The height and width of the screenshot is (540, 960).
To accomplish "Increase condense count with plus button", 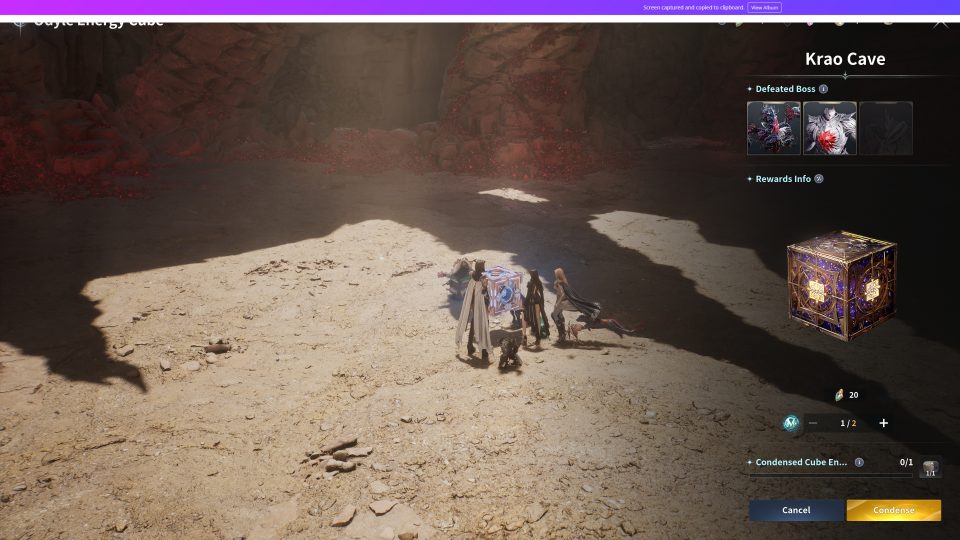I will pyautogui.click(x=883, y=423).
